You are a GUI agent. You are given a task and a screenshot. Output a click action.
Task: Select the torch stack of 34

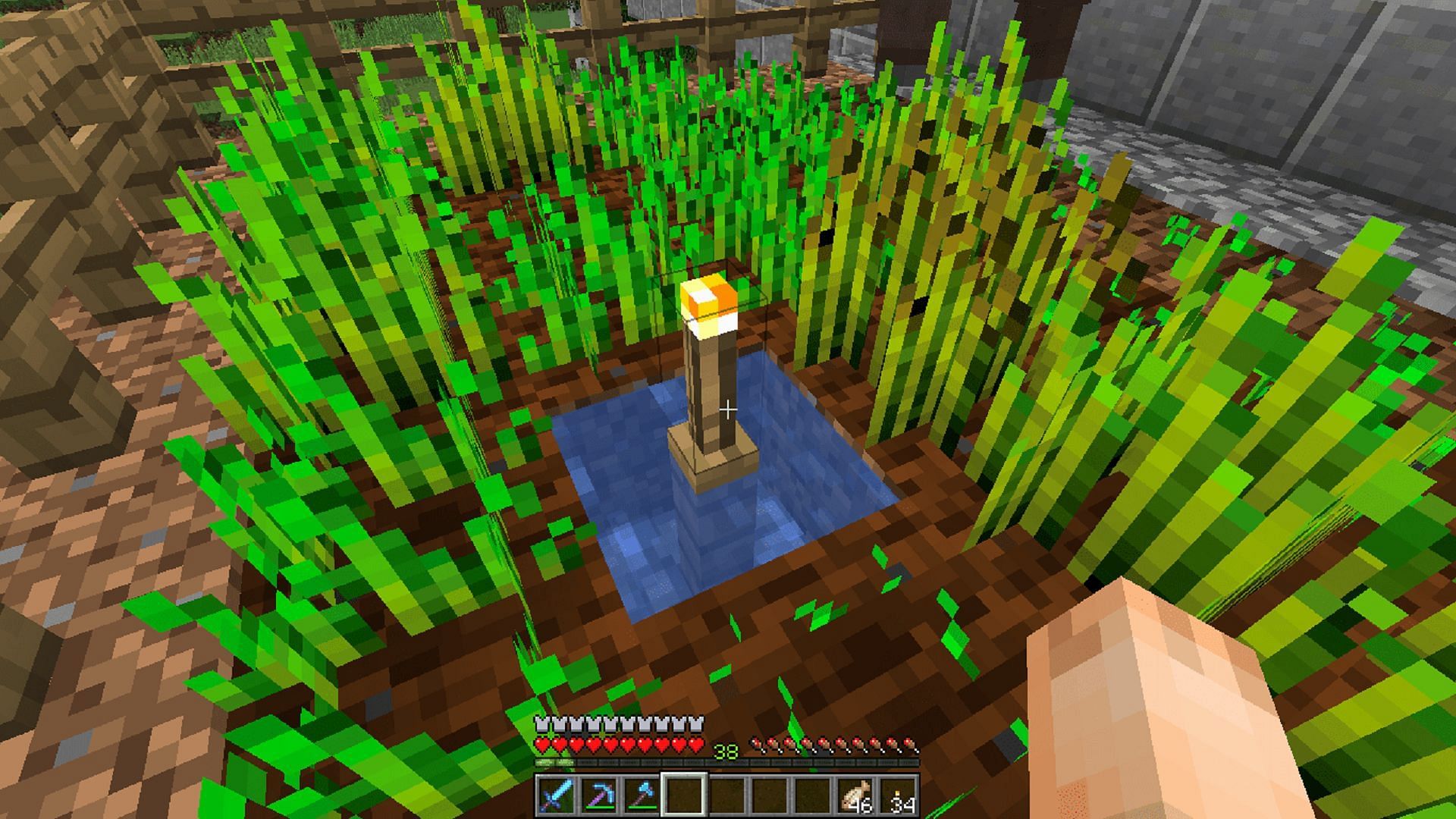tap(899, 795)
